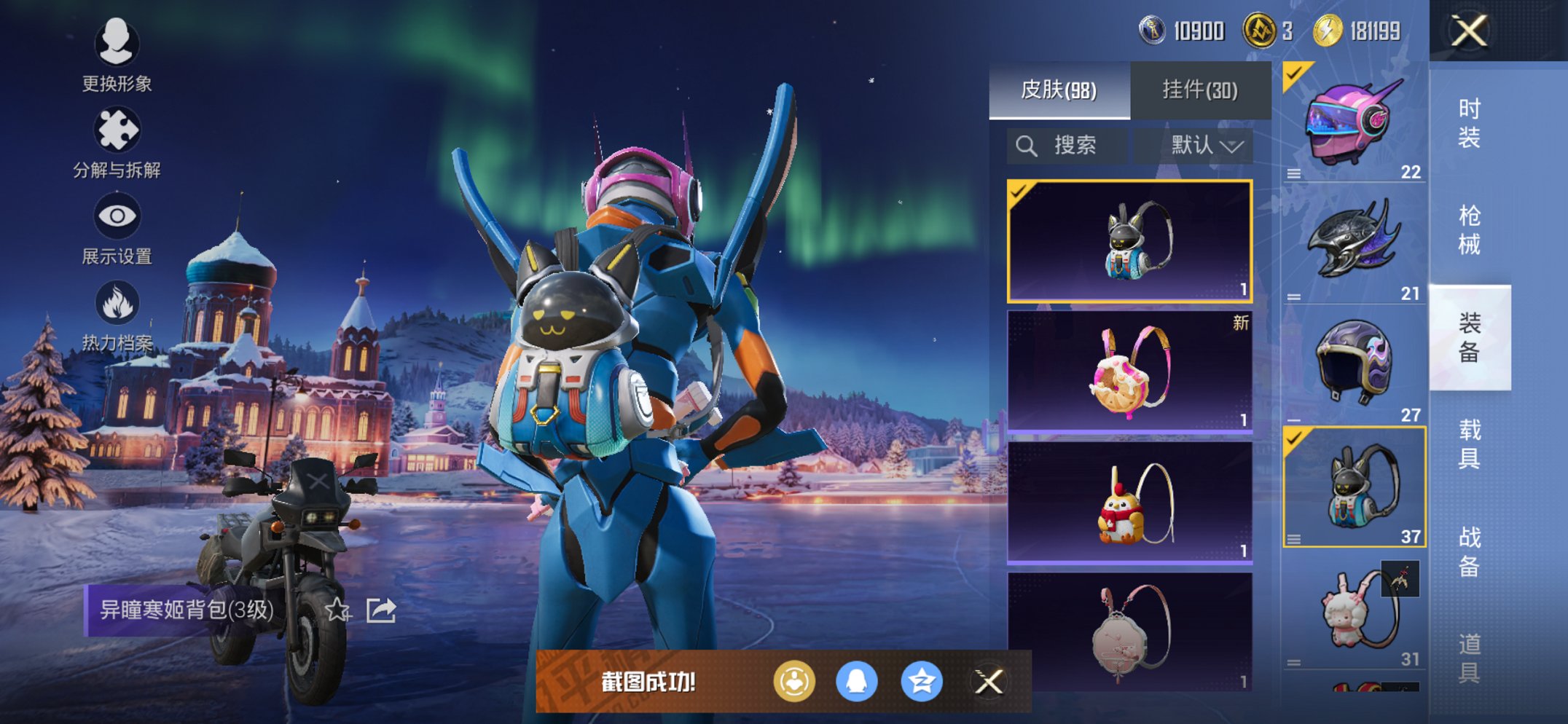The width and height of the screenshot is (1568, 724).
Task: Open the 载具 vehicles category
Action: point(1469,443)
